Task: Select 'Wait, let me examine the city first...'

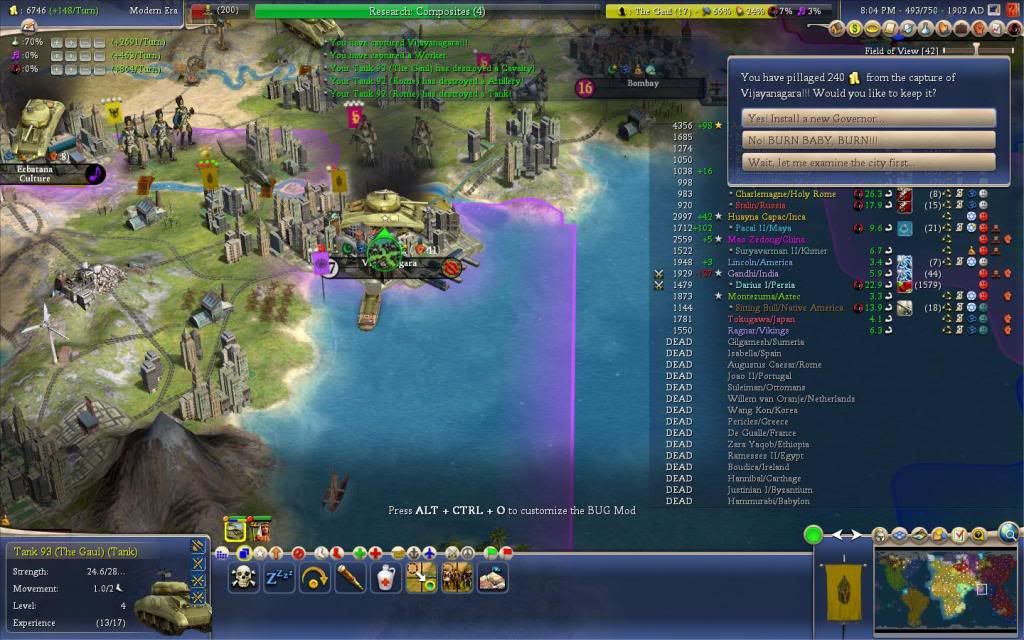Action: pos(869,162)
